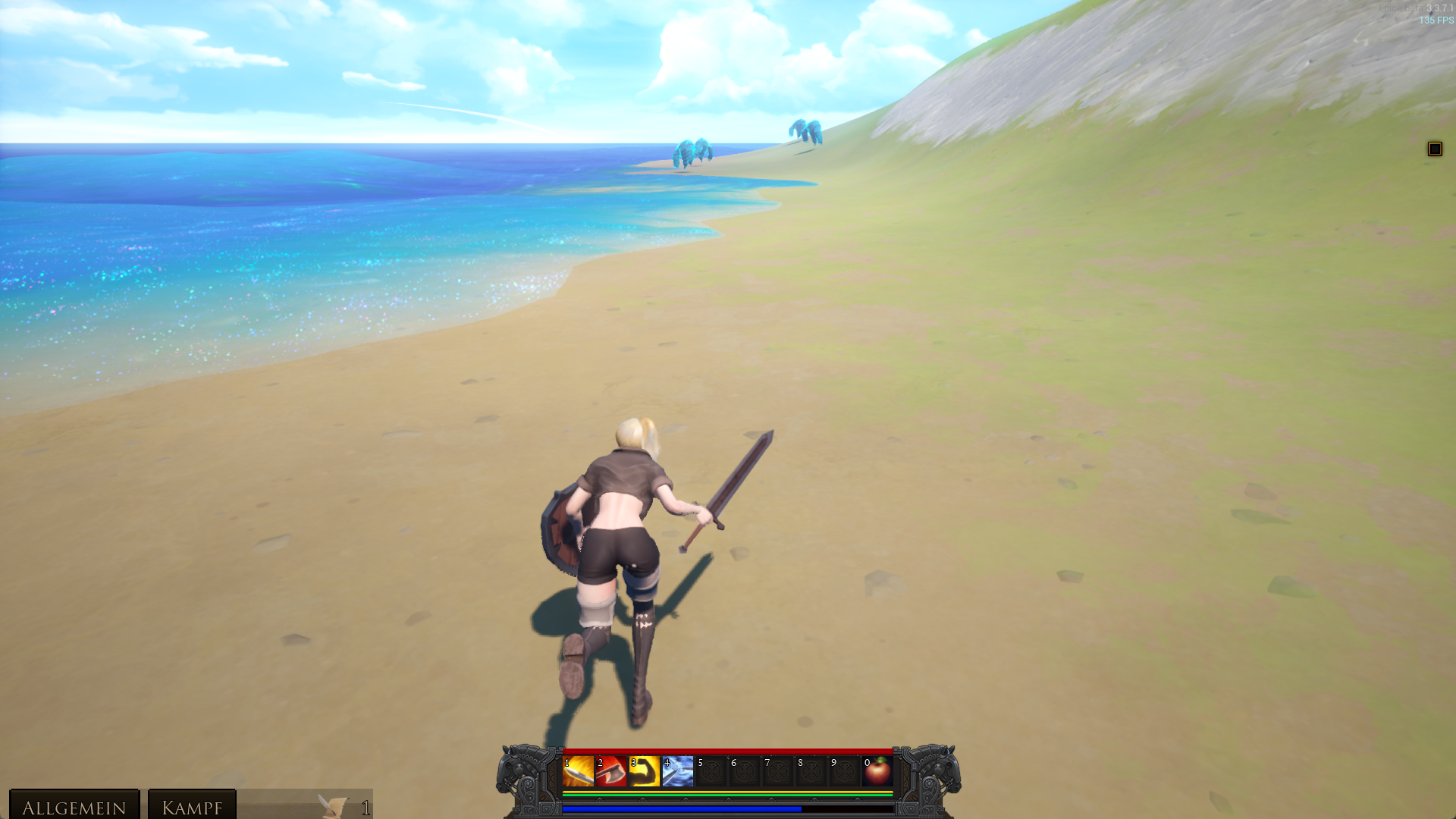Cast the blue spear skill in slot 4
Screen dimensions: 1456x819
(678, 772)
